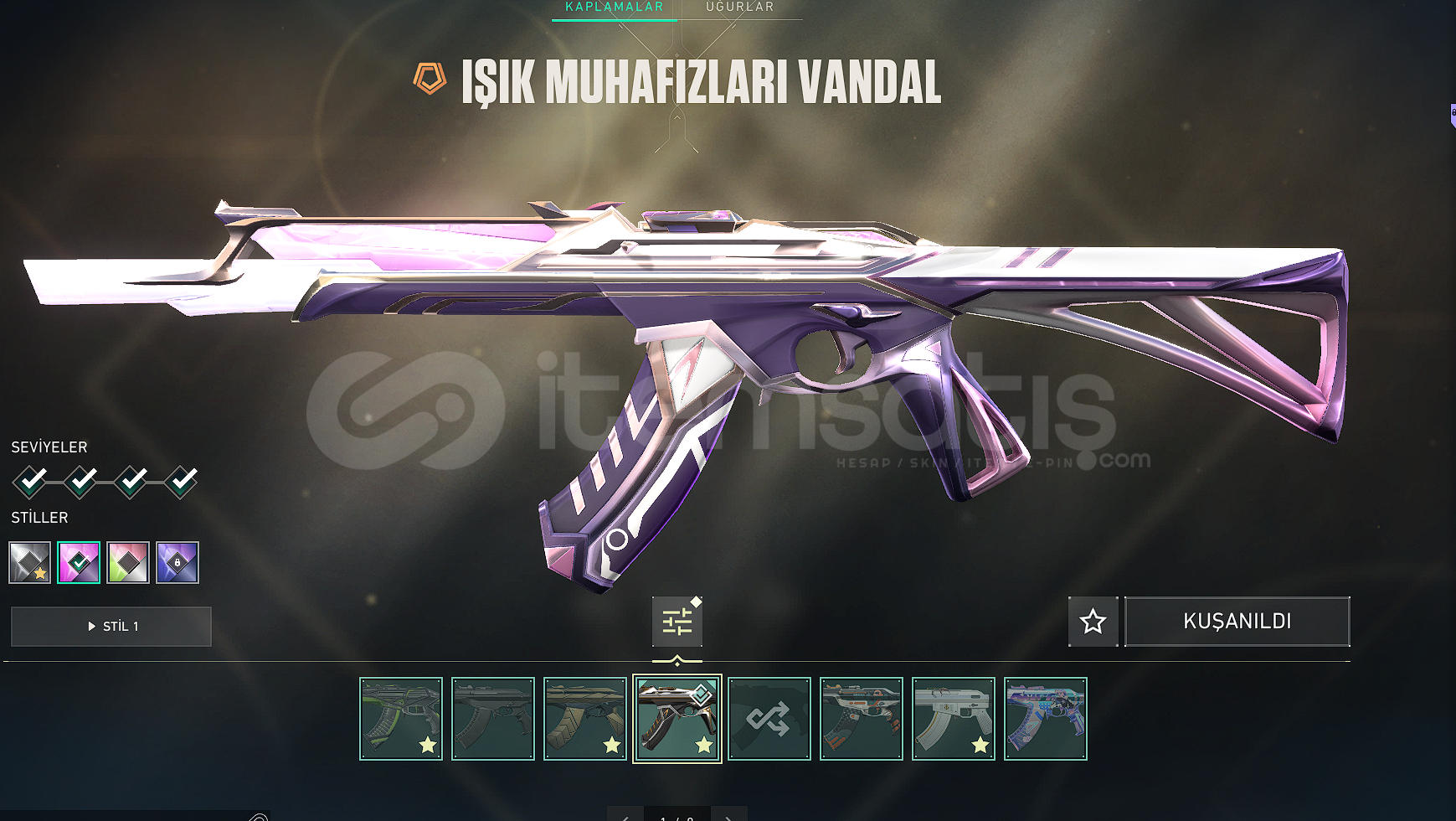Select the green-striped Vandal skin thumbnail
This screenshot has width=1456, height=821.
[401, 719]
